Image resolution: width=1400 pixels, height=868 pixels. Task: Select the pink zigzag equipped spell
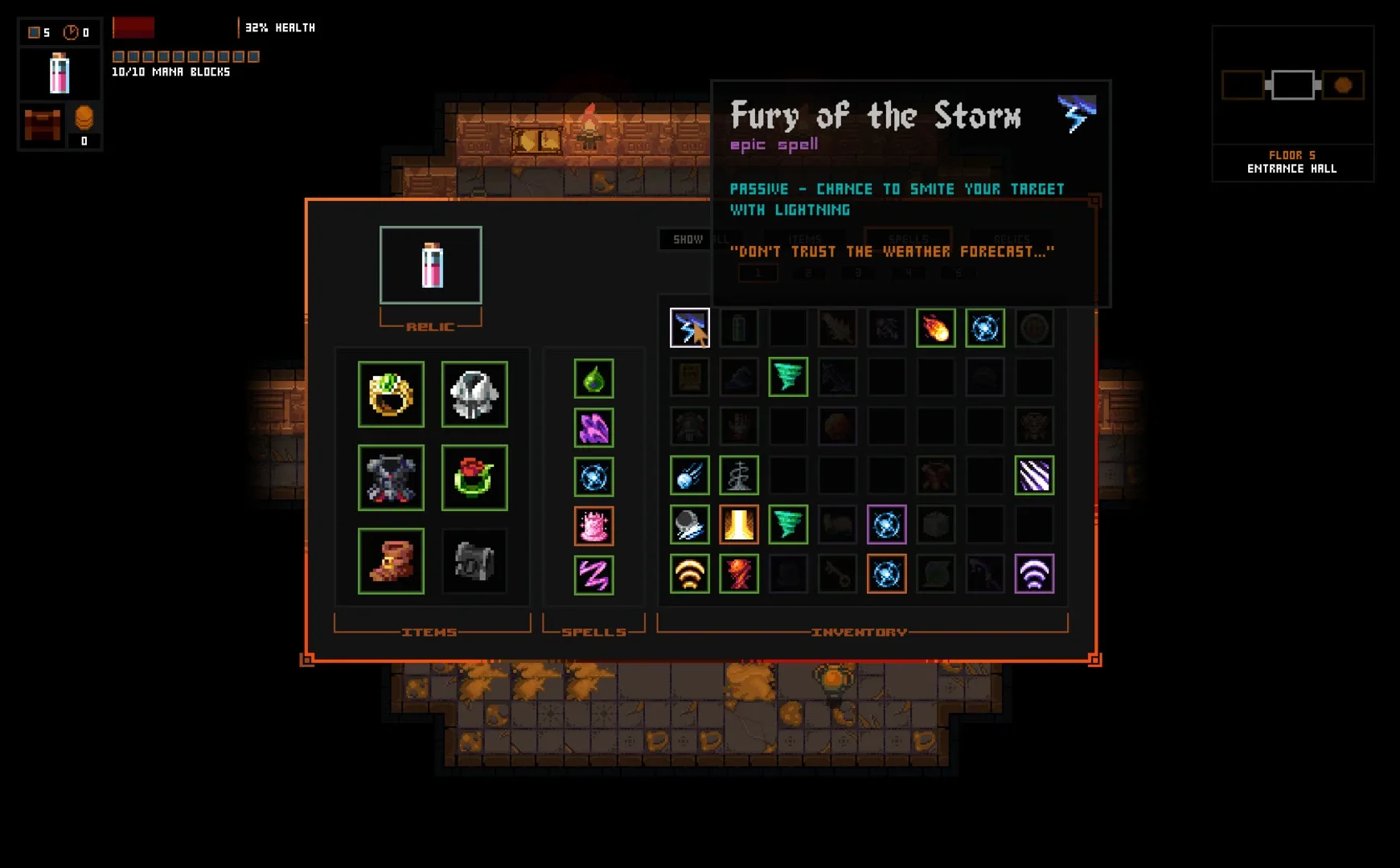pyautogui.click(x=593, y=575)
